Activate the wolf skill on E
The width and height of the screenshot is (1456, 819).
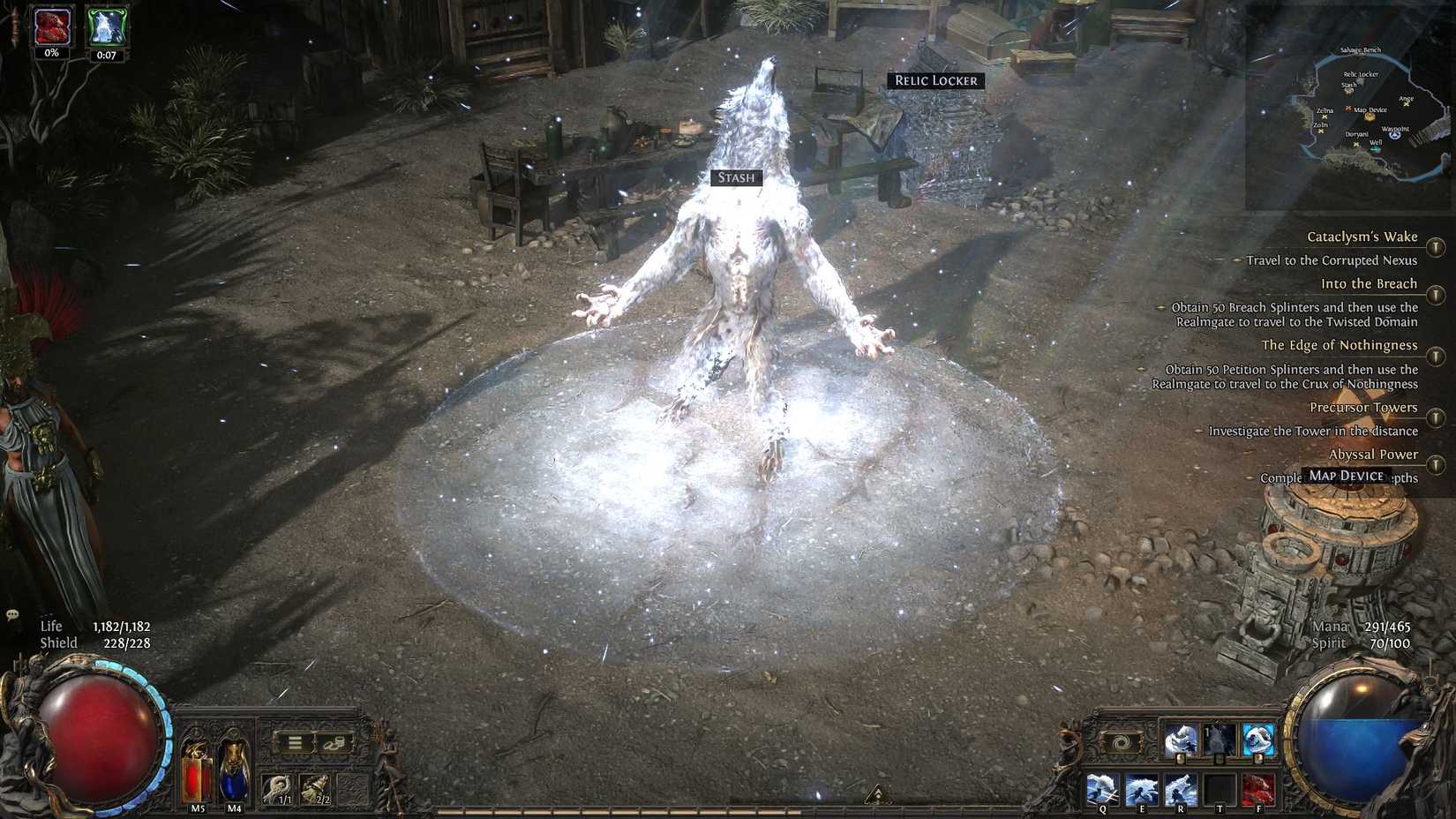[x=1141, y=788]
